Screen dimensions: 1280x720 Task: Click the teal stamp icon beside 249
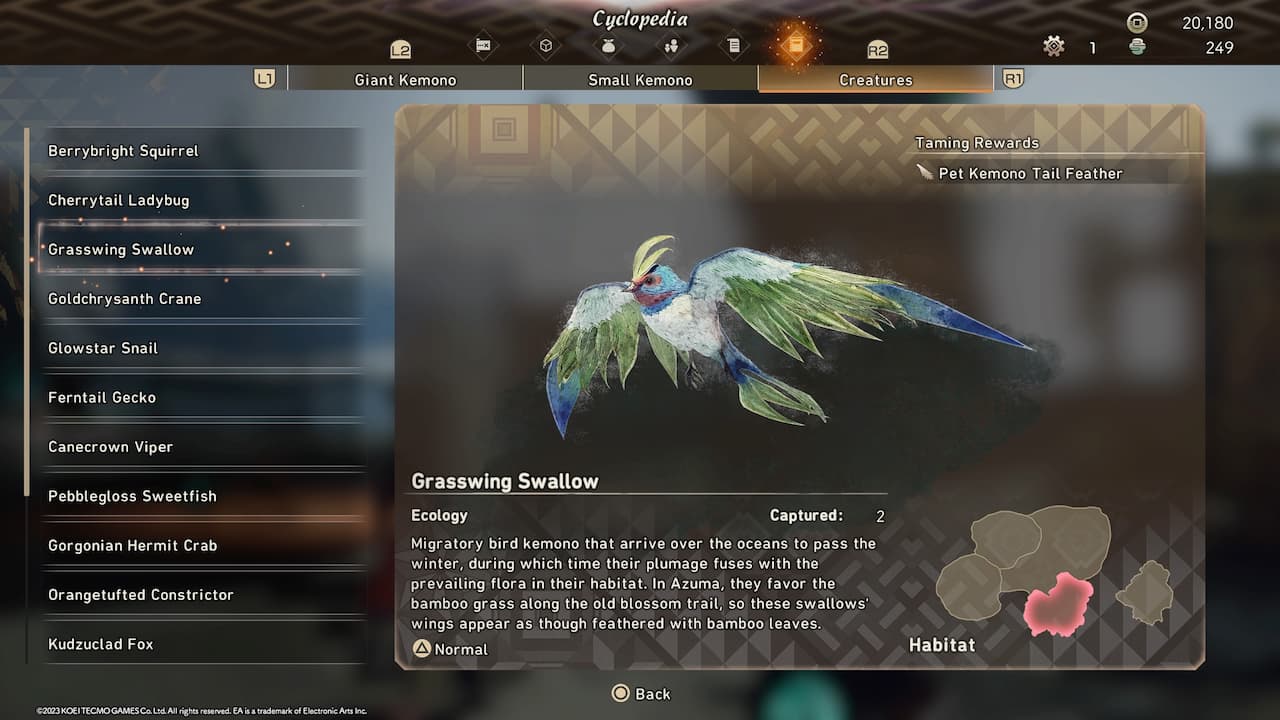[x=1135, y=47]
